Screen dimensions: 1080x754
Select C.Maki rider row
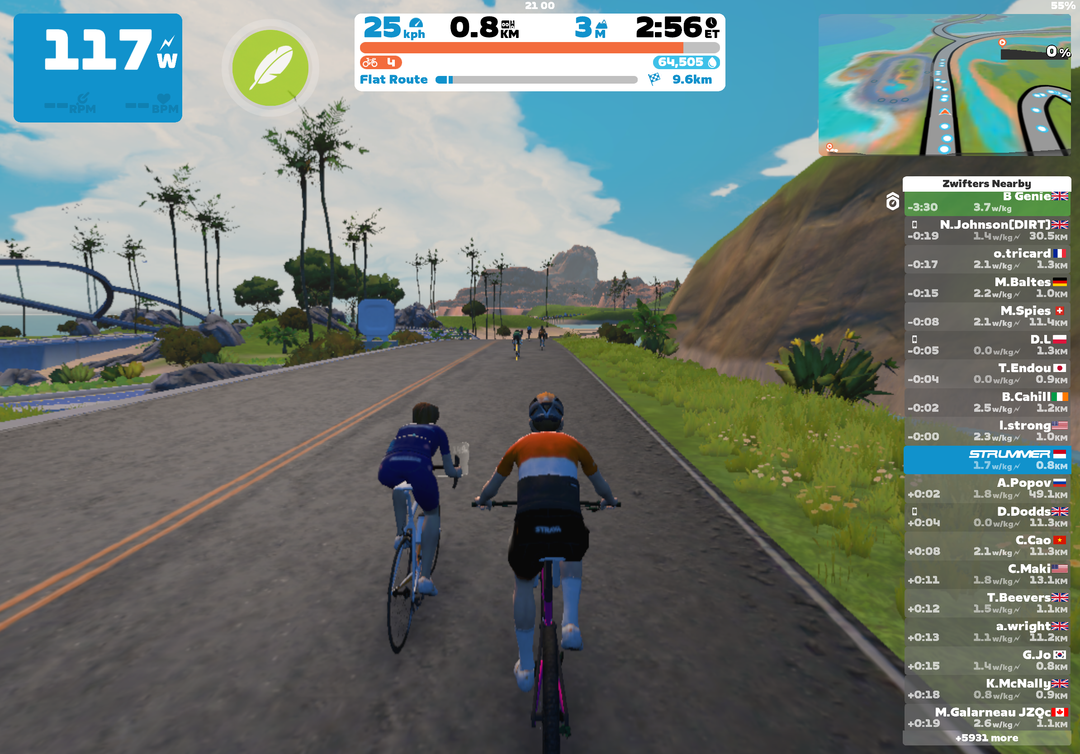tap(986, 574)
